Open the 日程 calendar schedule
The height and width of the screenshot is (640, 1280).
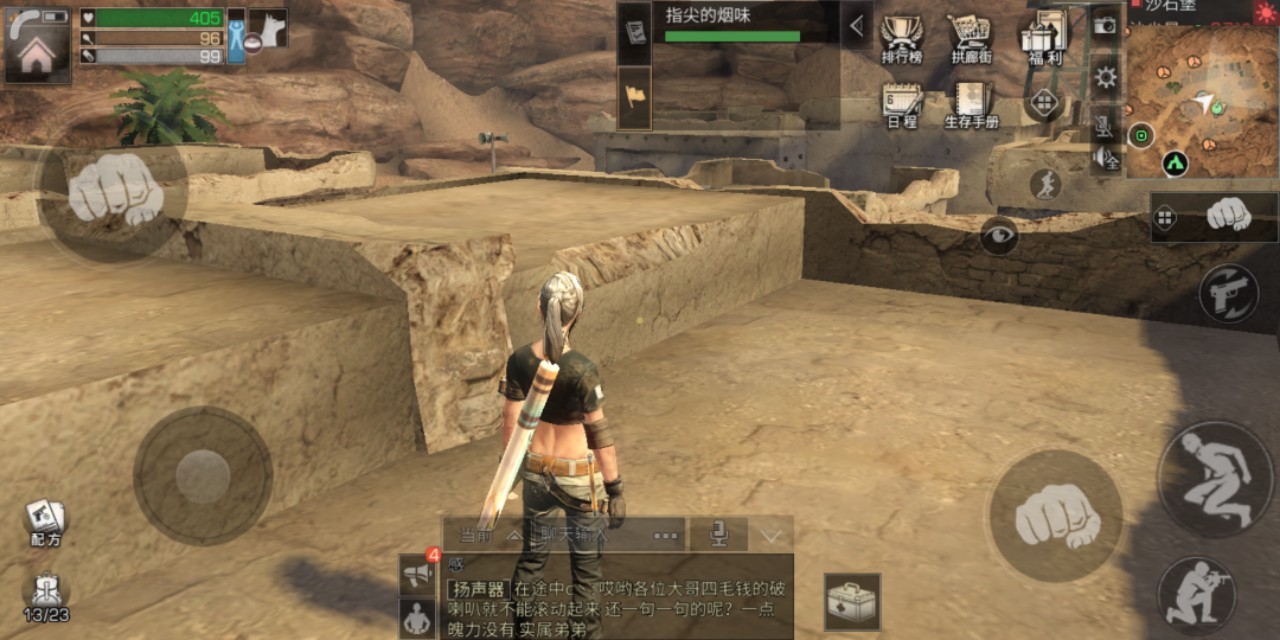tap(901, 104)
